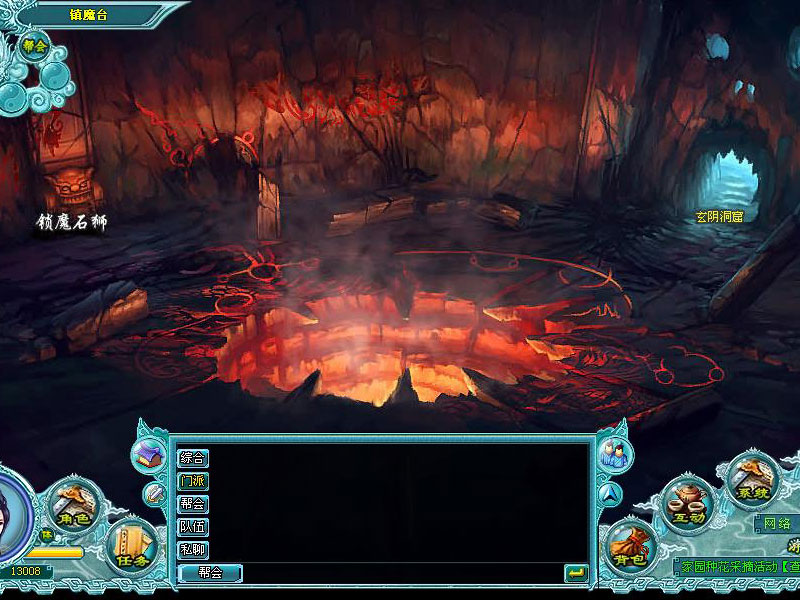The height and width of the screenshot is (600, 800).
Task: Open the 背包 backpack
Action: 629,545
